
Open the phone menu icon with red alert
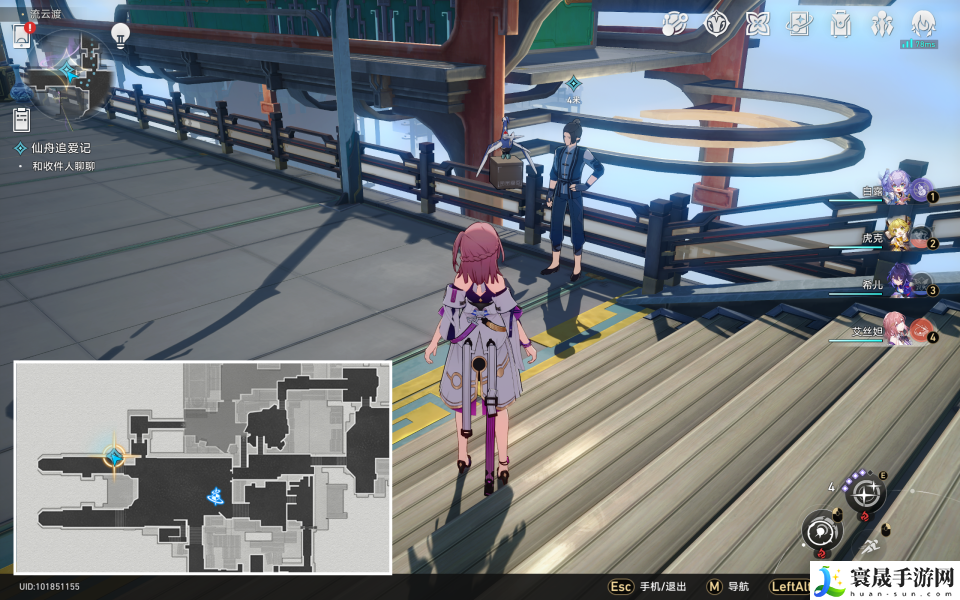pyautogui.click(x=21, y=36)
